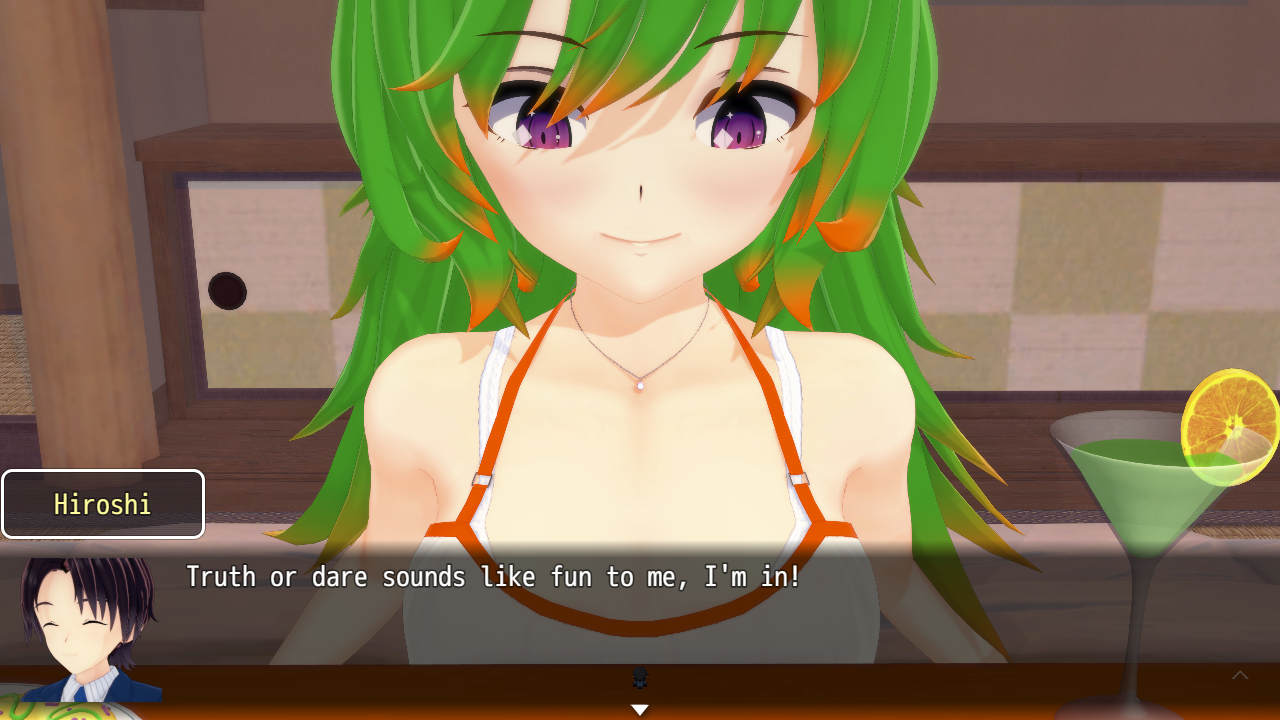
Task: Expand the hidden menu using the up chevron
Action: pos(1240,676)
